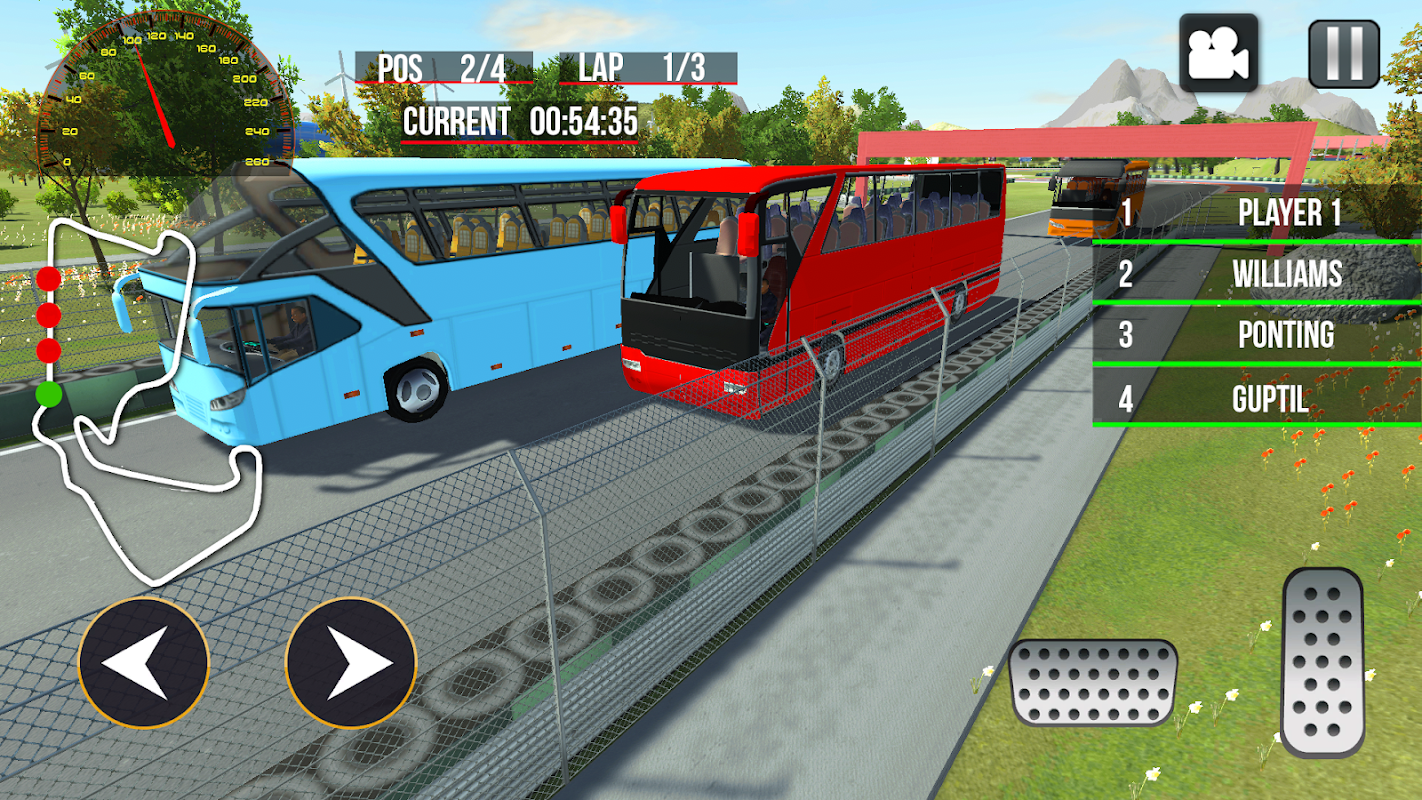Pause the race with the pause button
The width and height of the screenshot is (1422, 800).
pos(1344,53)
